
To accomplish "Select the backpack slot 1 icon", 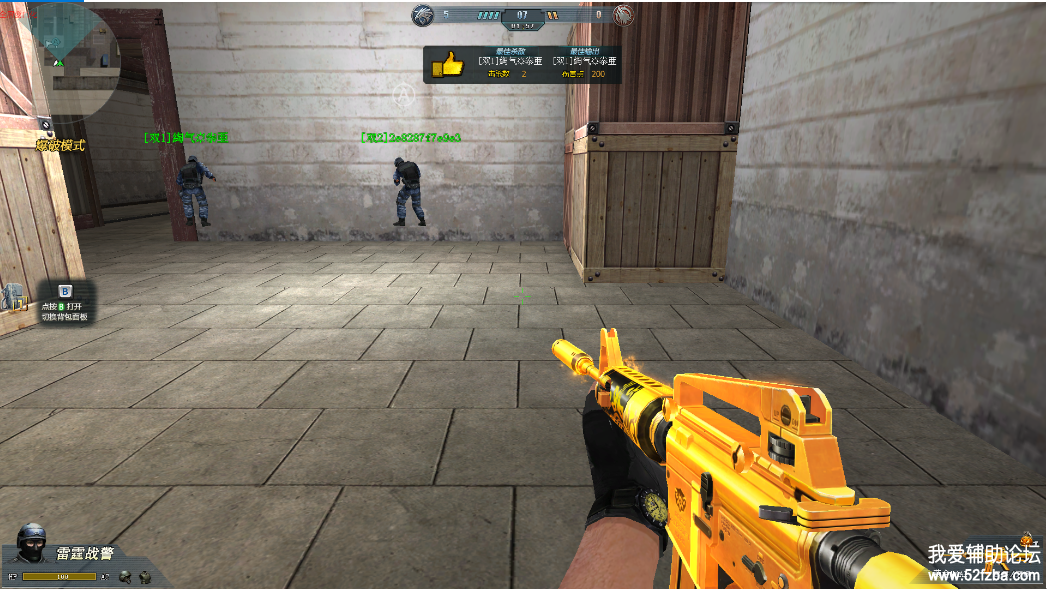I will [x=14, y=297].
